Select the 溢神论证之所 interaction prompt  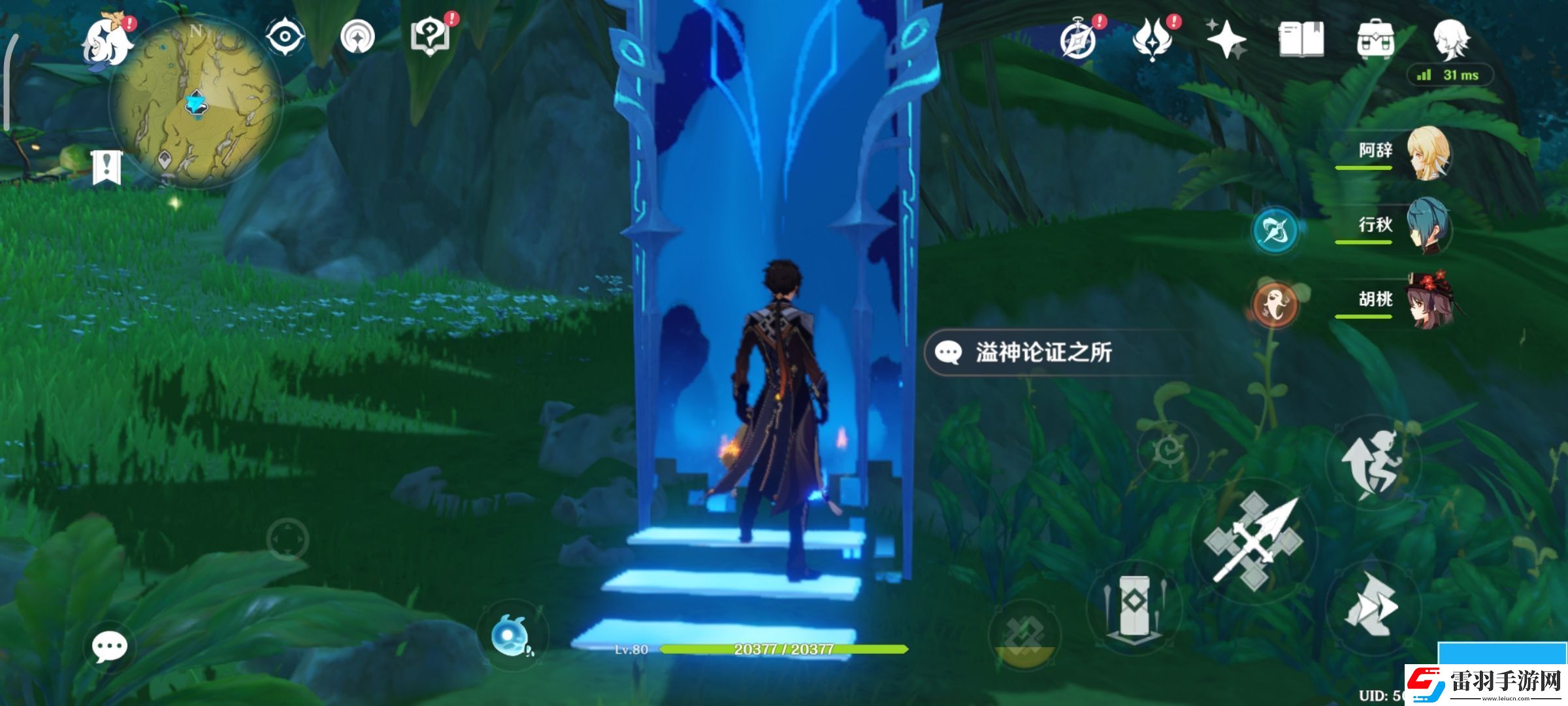1043,353
